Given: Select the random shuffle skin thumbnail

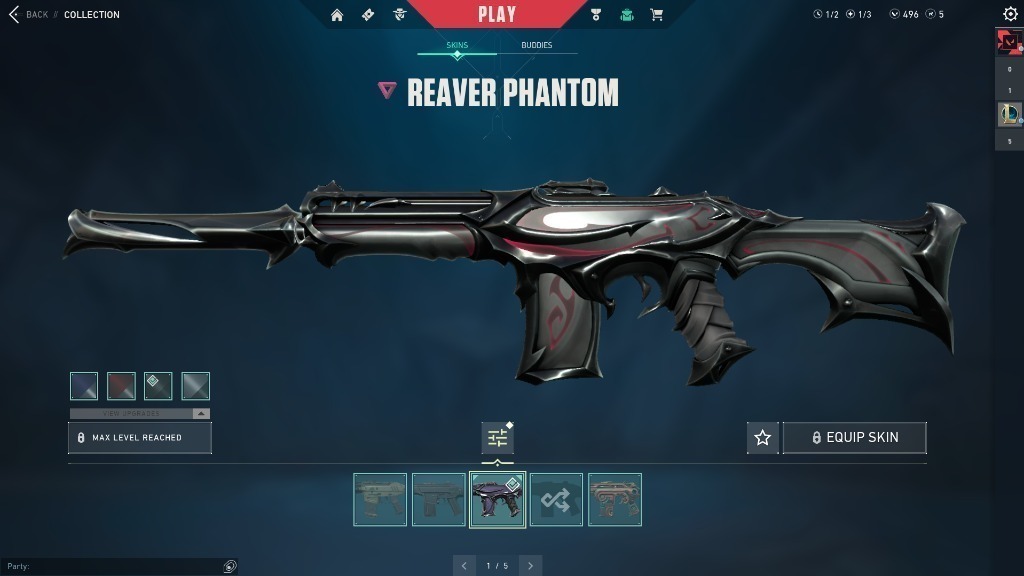Looking at the screenshot, I should 556,499.
